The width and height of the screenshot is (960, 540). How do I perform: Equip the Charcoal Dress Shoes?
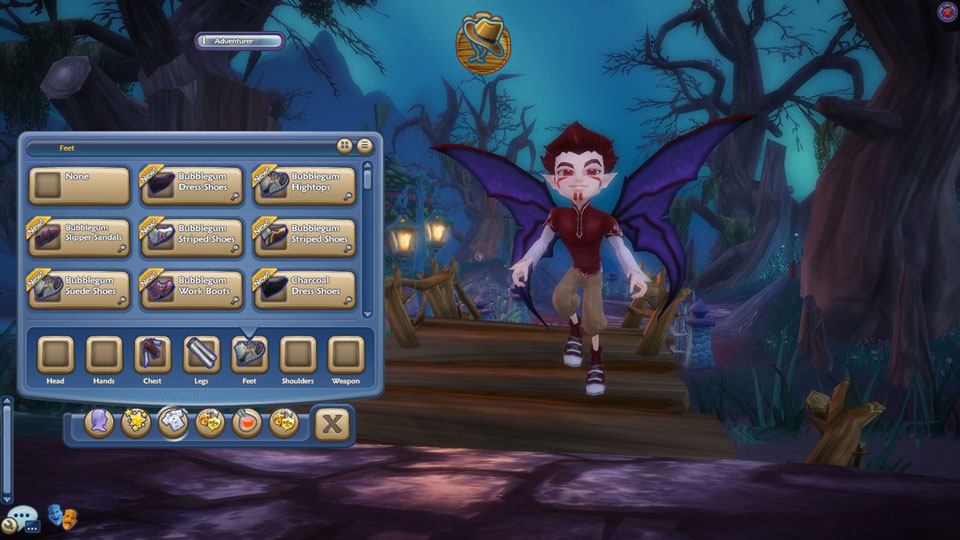pyautogui.click(x=305, y=290)
